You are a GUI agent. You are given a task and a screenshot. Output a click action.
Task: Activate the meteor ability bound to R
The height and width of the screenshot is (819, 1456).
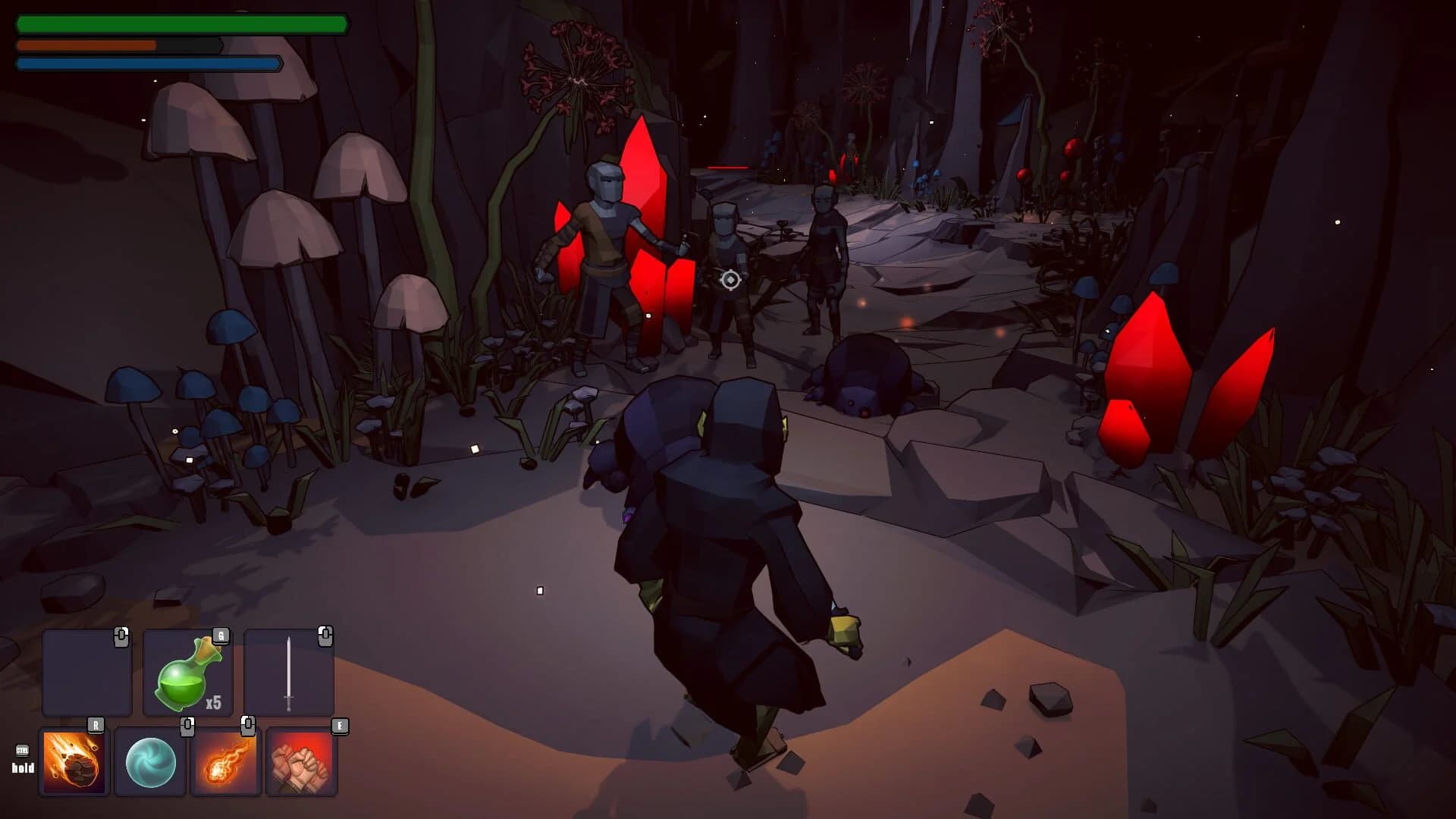pos(74,762)
